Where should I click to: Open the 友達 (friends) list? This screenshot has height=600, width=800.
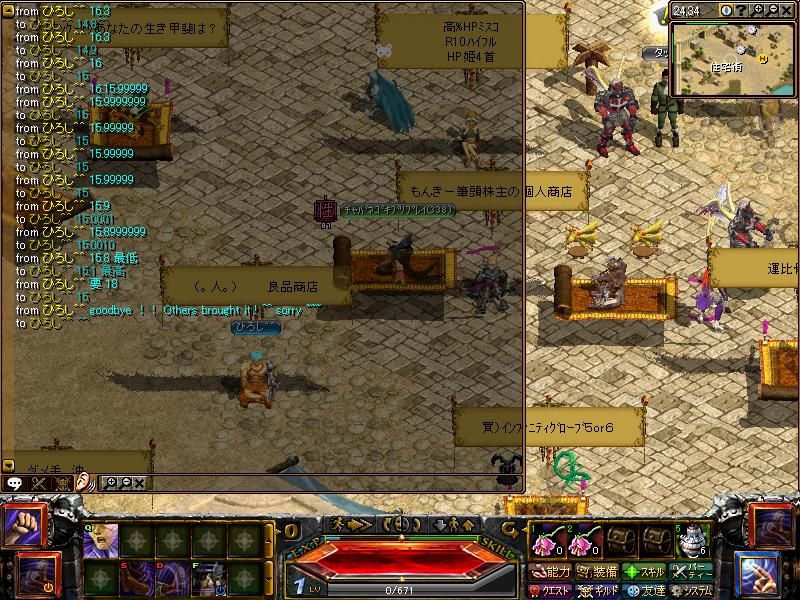[x=646, y=590]
